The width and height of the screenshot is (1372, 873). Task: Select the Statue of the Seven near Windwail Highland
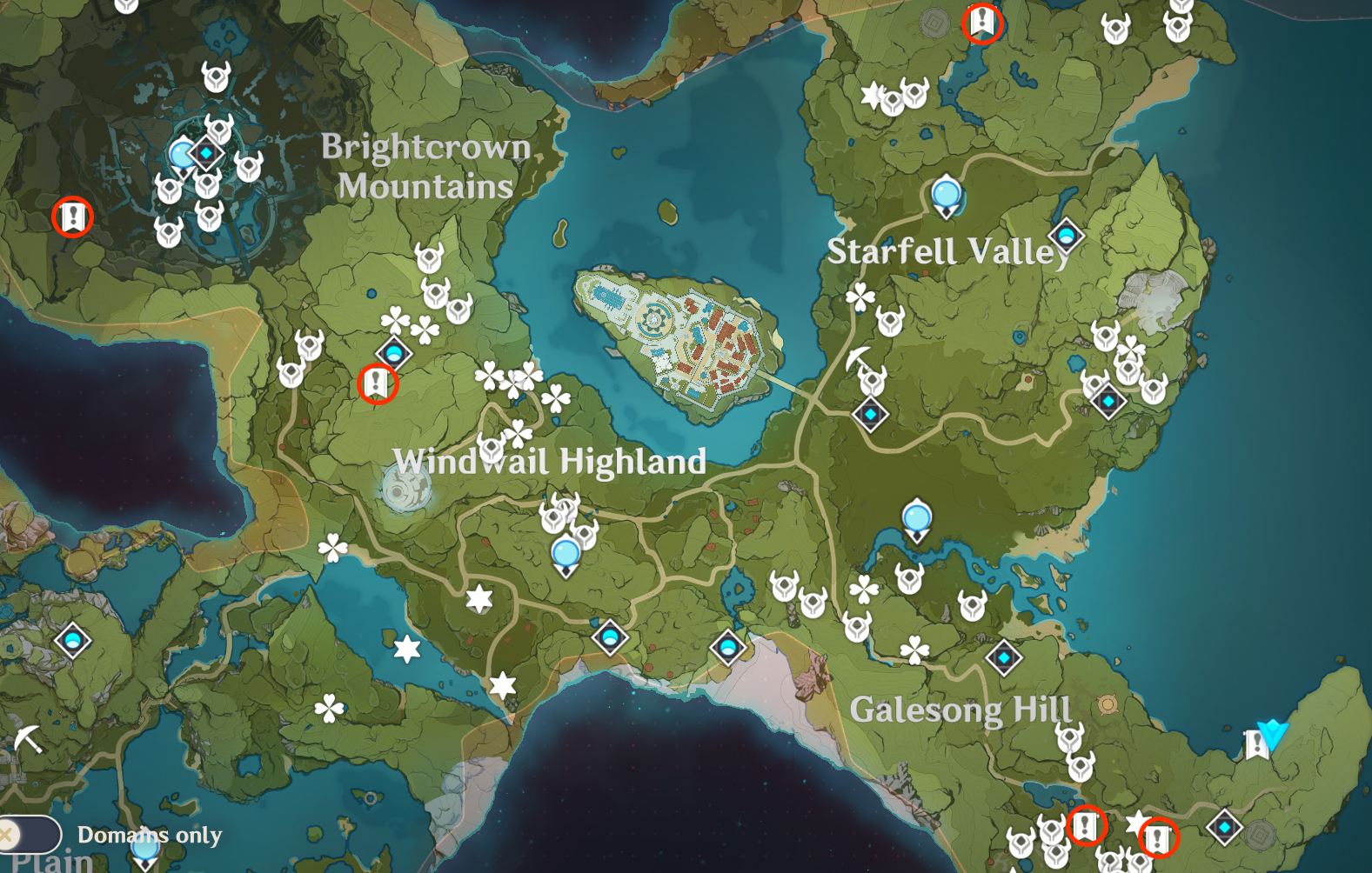(405, 490)
